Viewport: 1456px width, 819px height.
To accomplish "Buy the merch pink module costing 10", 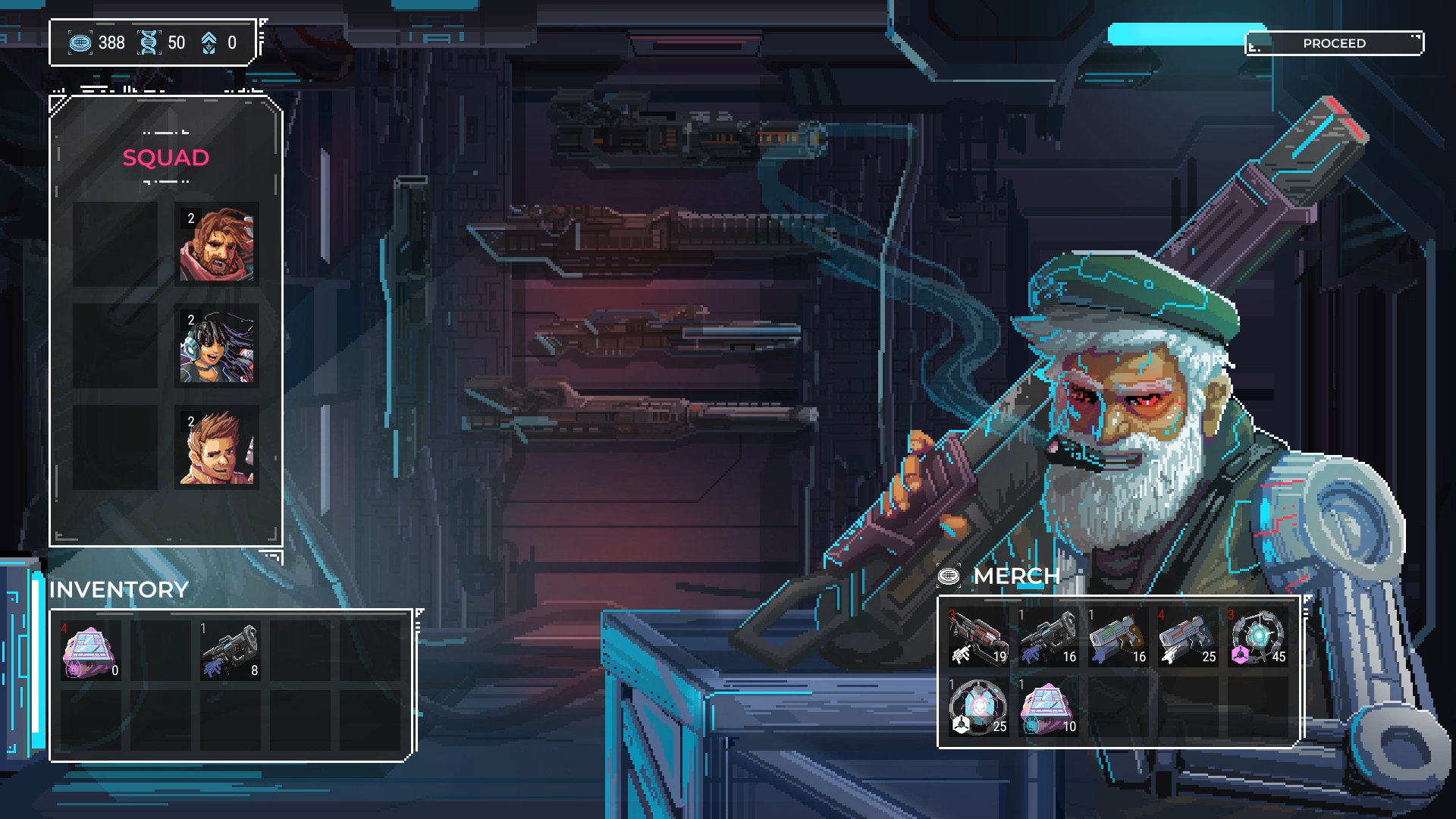I will [1048, 708].
